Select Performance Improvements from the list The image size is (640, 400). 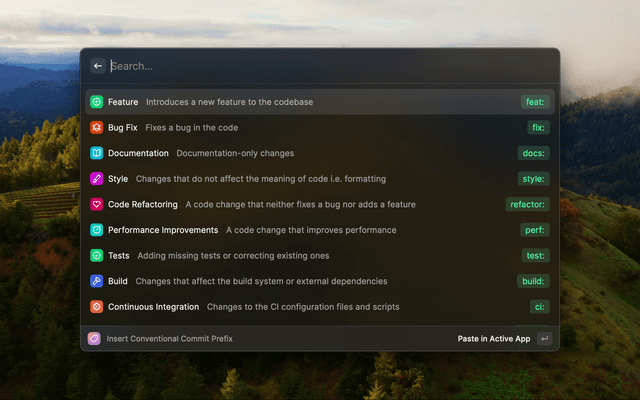tap(320, 230)
